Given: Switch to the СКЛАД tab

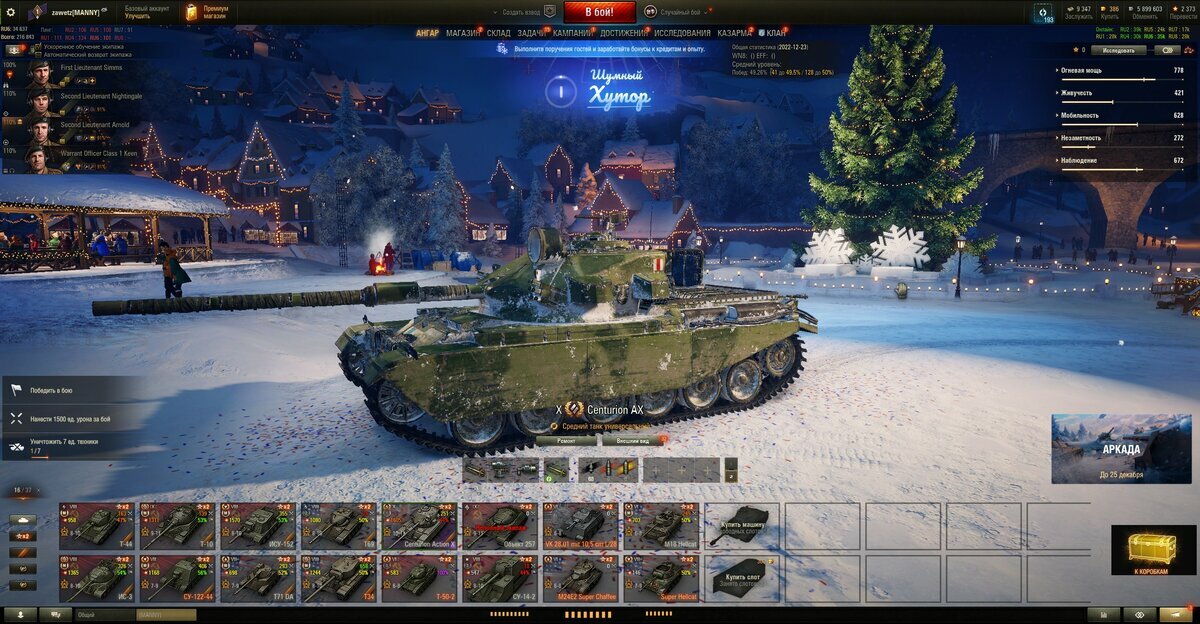Looking at the screenshot, I should pyautogui.click(x=498, y=33).
